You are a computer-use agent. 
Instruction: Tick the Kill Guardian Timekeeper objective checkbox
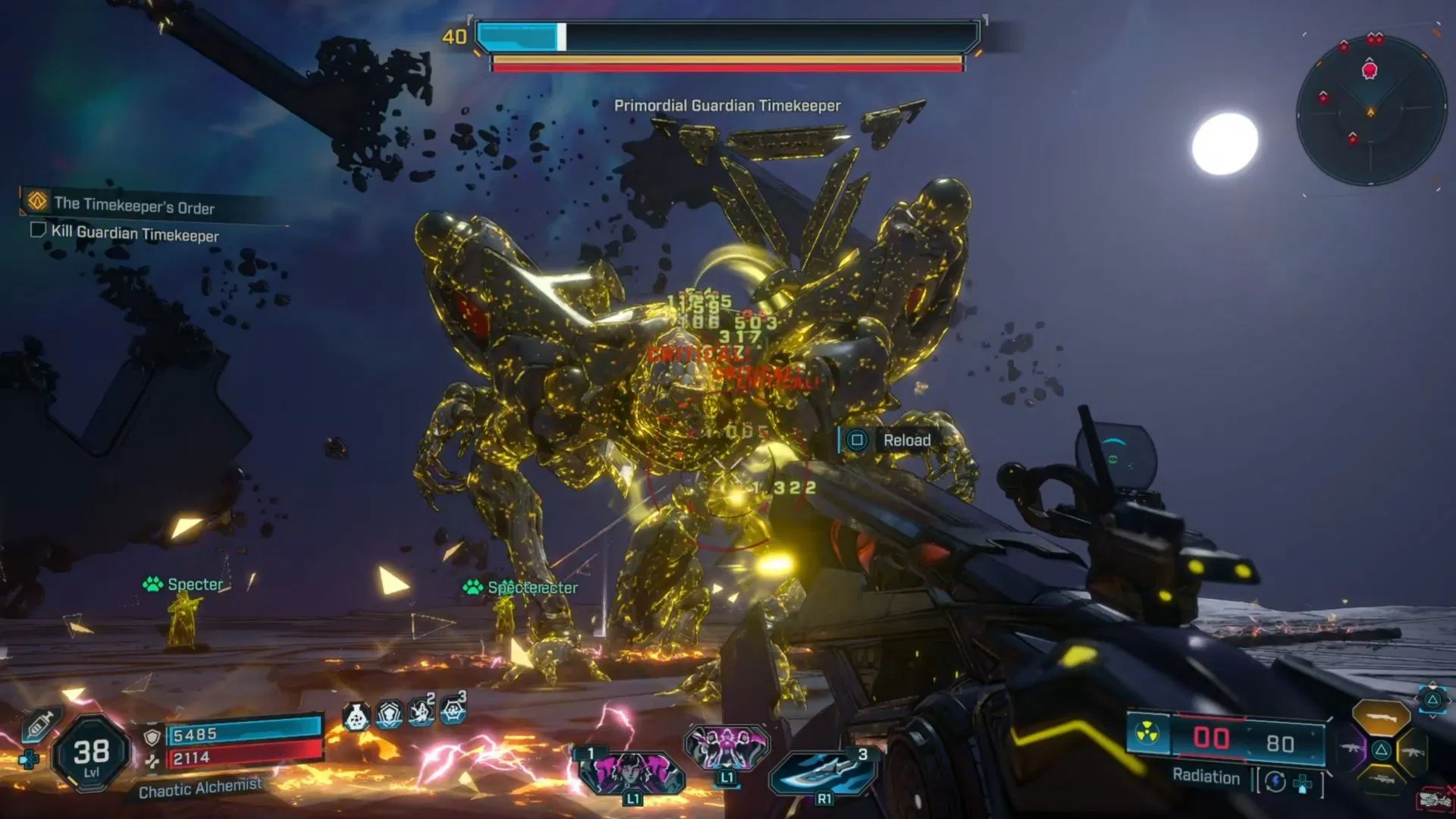click(38, 230)
